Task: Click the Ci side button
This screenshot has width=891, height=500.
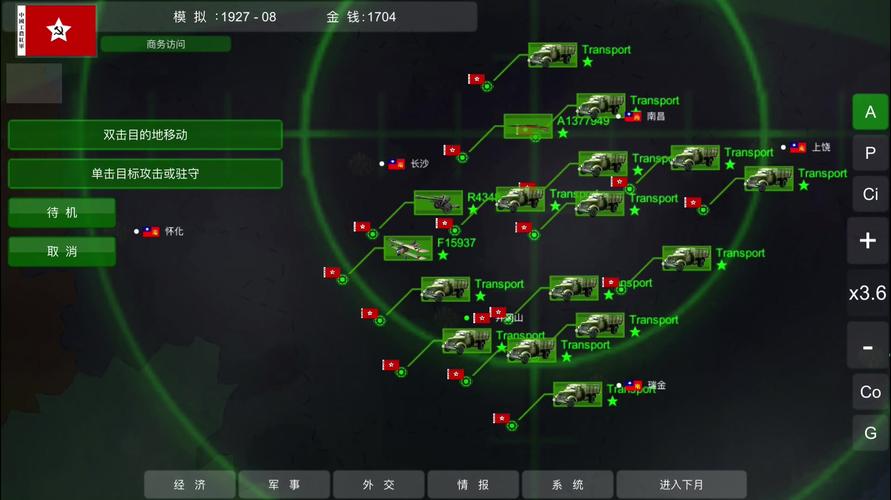Action: (870, 193)
